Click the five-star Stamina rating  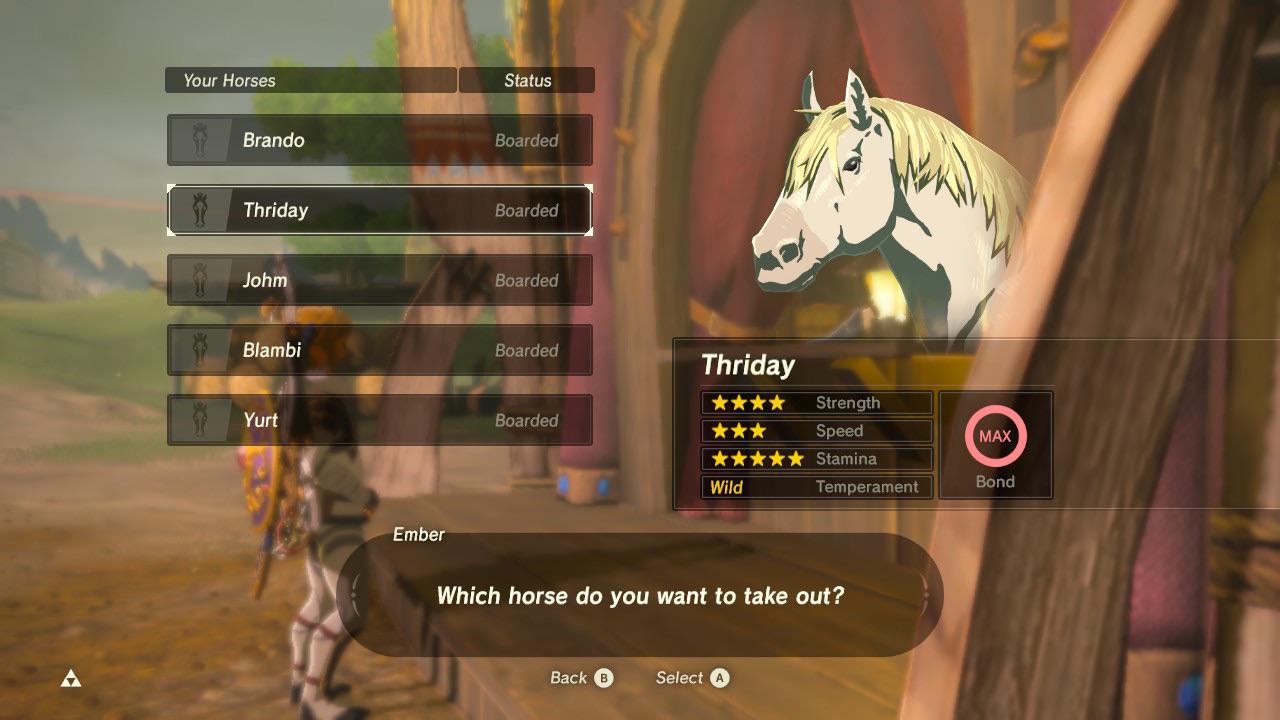(x=756, y=459)
